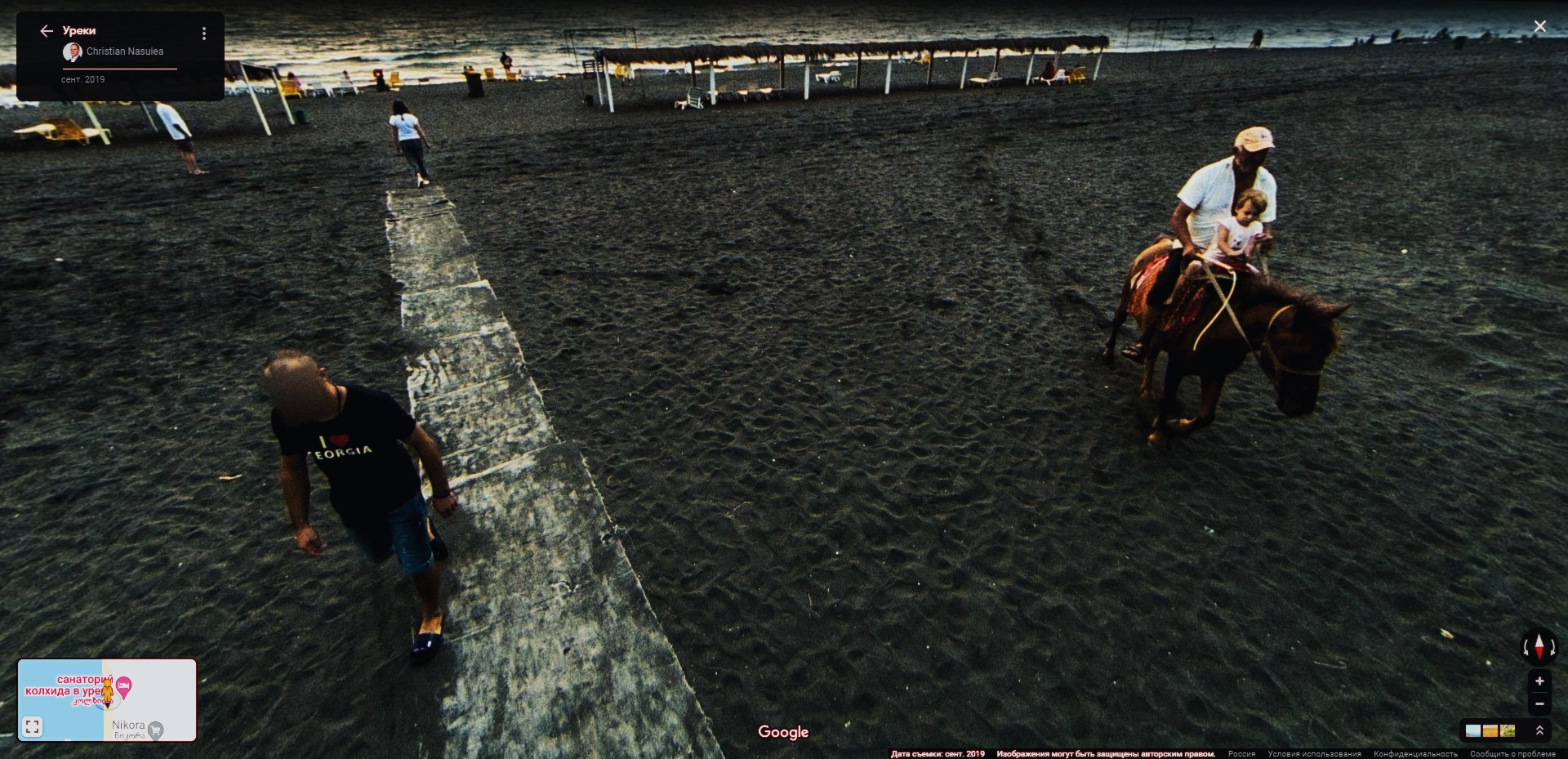Open Christian Nasulea's contributor profile
1568x759 pixels.
124,51
